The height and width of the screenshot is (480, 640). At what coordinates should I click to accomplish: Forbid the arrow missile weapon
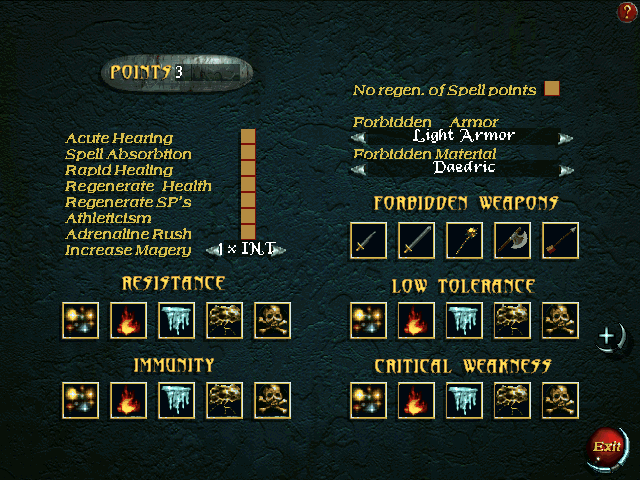[x=560, y=241]
